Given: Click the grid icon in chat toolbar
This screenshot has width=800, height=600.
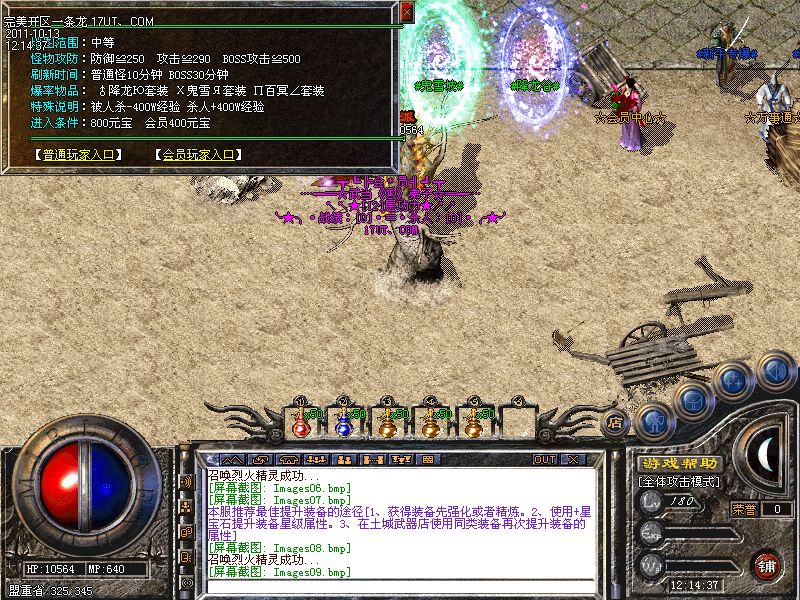Looking at the screenshot, I should coord(428,460).
